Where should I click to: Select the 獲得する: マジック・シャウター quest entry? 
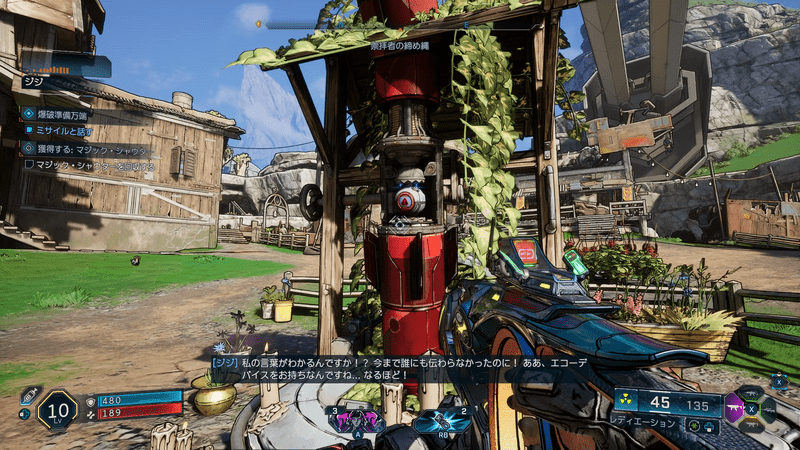85,150
